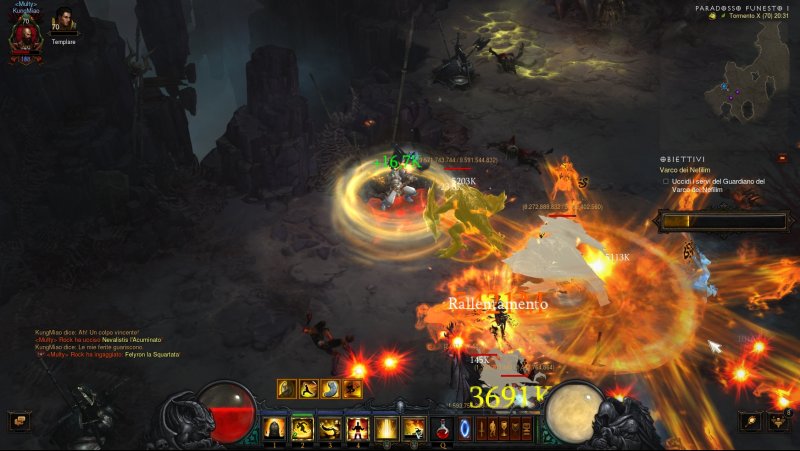Select the Templare follower portrait
This screenshot has height=451, width=800.
65,21
